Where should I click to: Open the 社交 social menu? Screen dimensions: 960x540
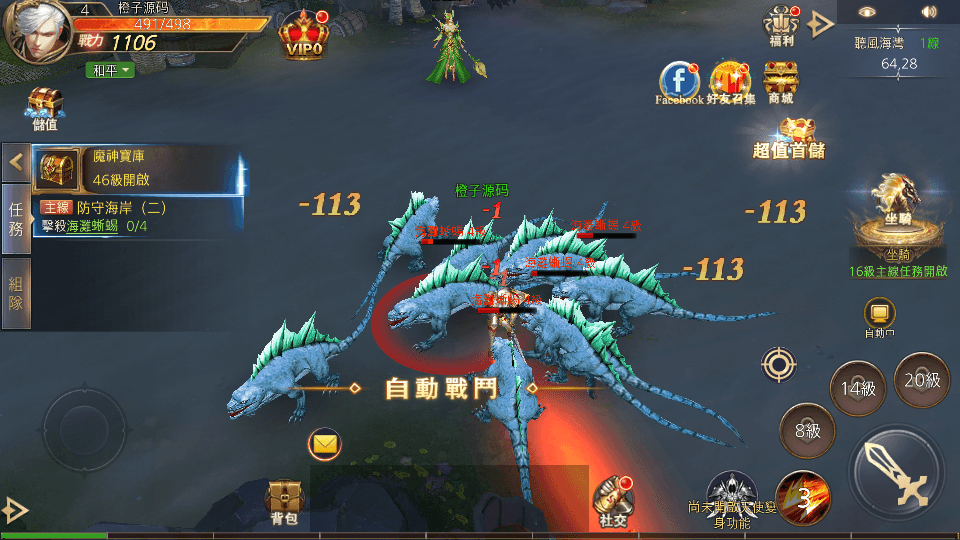click(612, 500)
